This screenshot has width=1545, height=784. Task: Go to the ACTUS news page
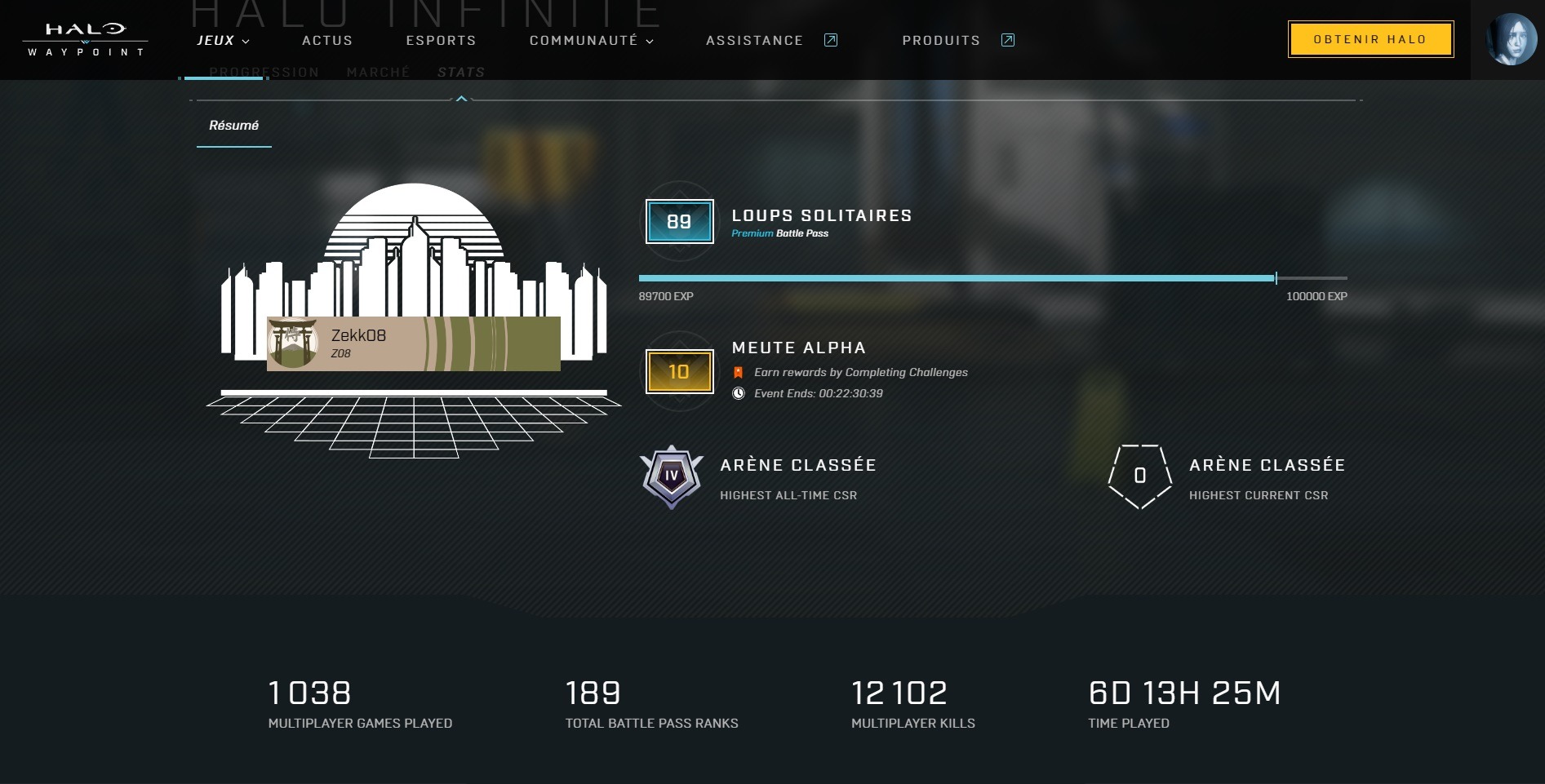point(327,41)
